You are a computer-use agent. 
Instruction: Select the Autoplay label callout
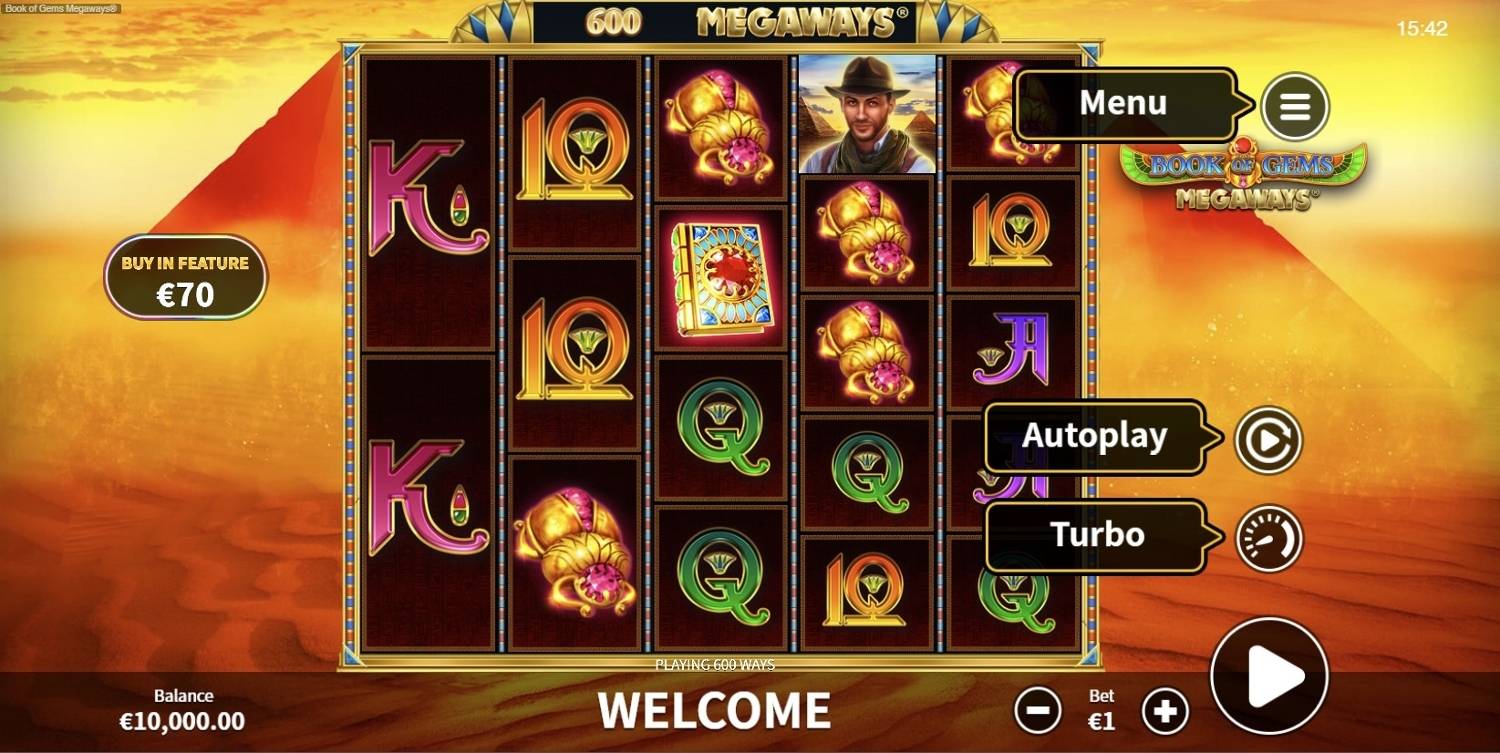tap(1094, 434)
